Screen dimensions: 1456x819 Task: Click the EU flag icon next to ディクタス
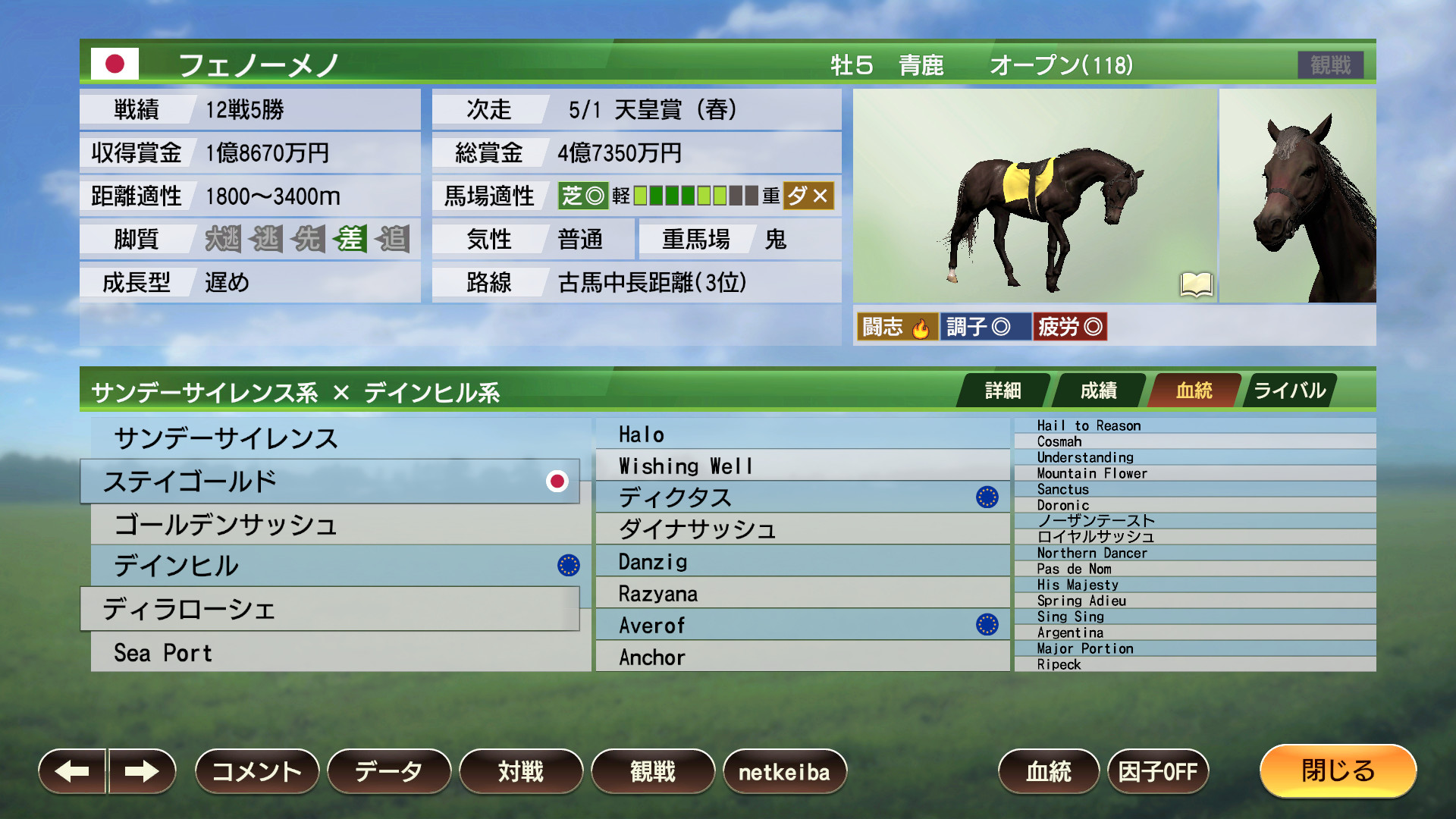[987, 497]
